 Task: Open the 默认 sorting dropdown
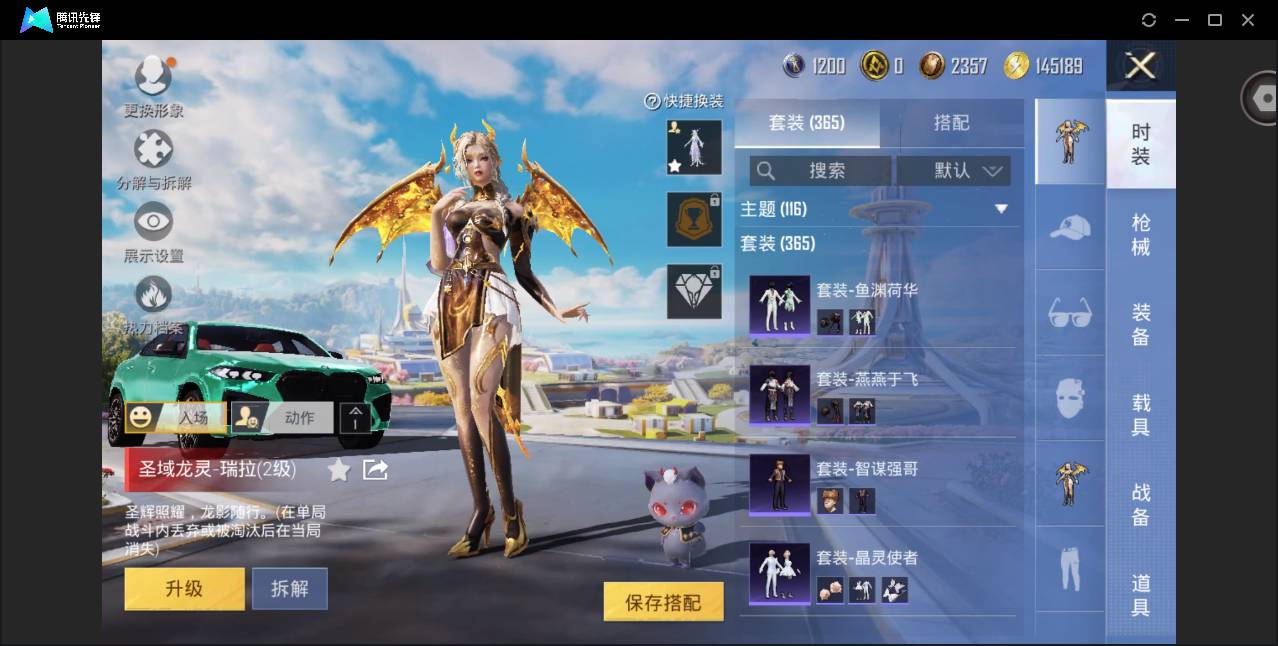[x=953, y=171]
